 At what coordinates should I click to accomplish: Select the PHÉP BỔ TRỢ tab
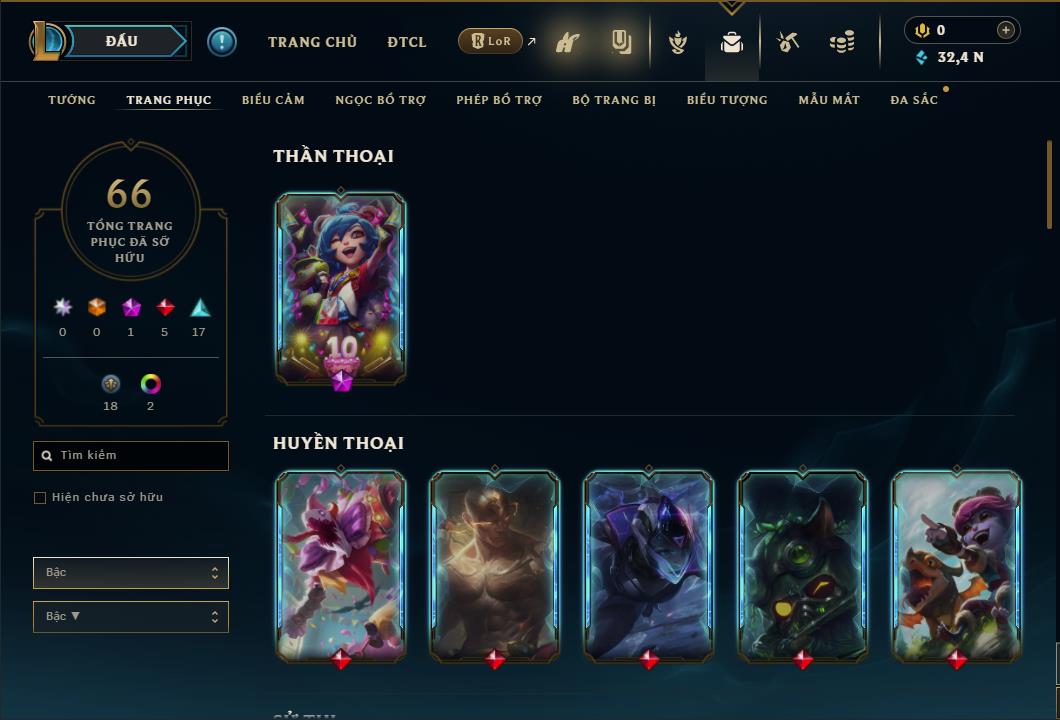pyautogui.click(x=499, y=100)
